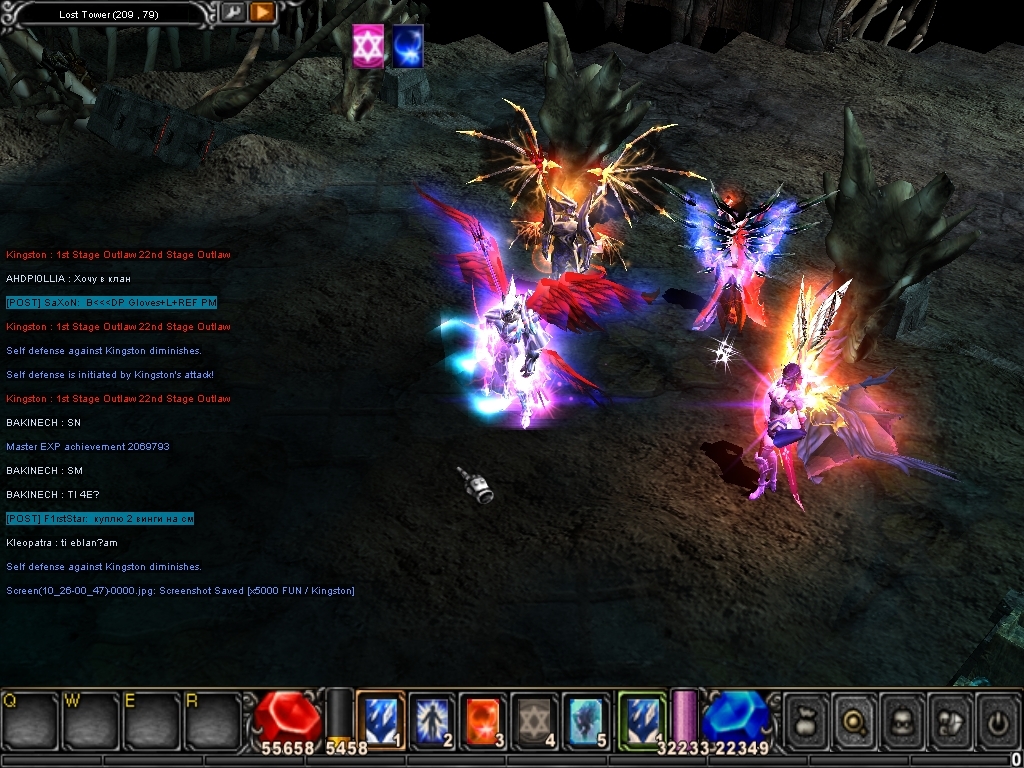Activate the blue beast skill in slot 5
1024x768 pixels.
(587, 719)
